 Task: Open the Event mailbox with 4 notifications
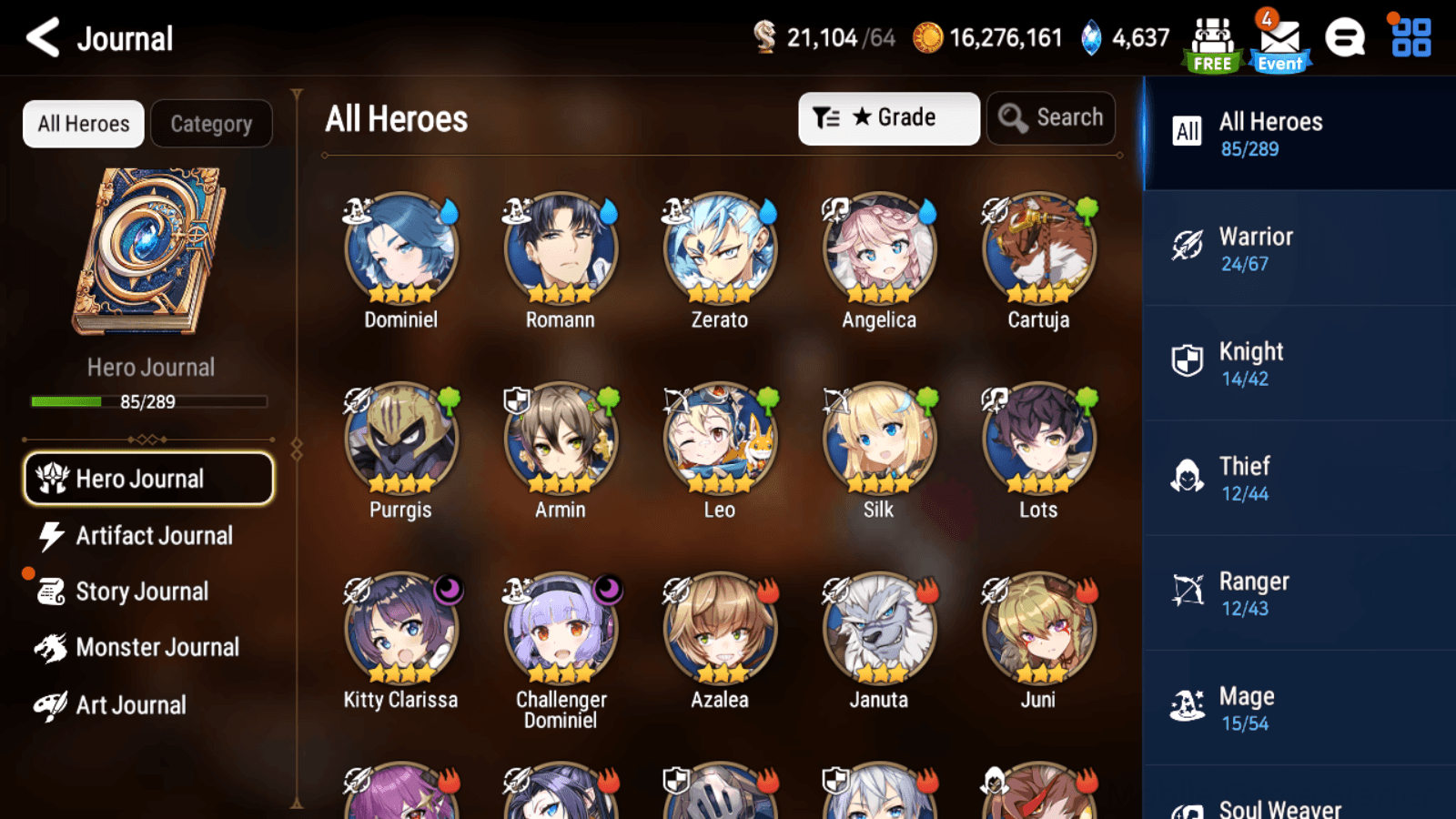[x=1279, y=38]
